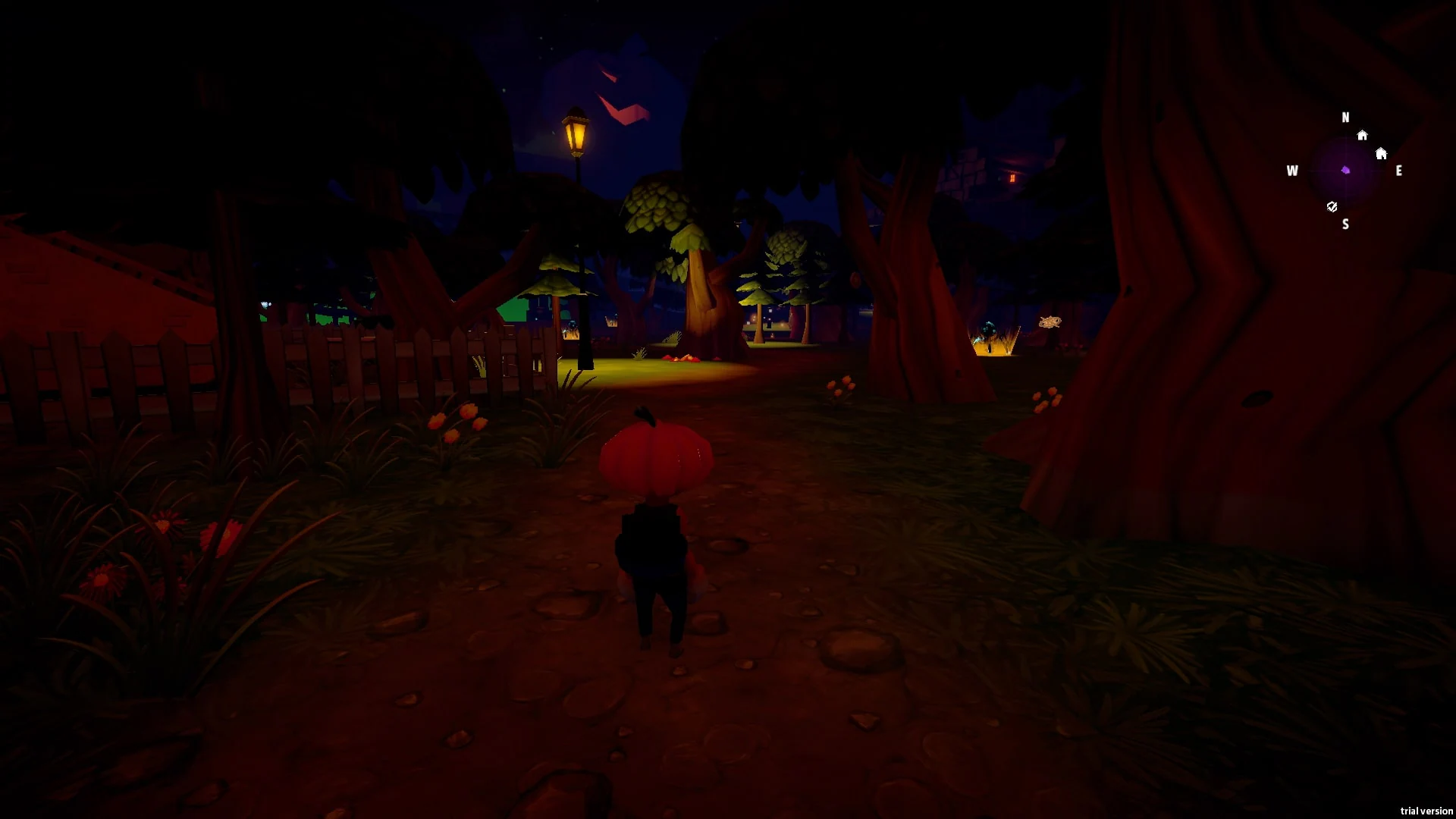Click the W label on the minimap compass

[1292, 171]
